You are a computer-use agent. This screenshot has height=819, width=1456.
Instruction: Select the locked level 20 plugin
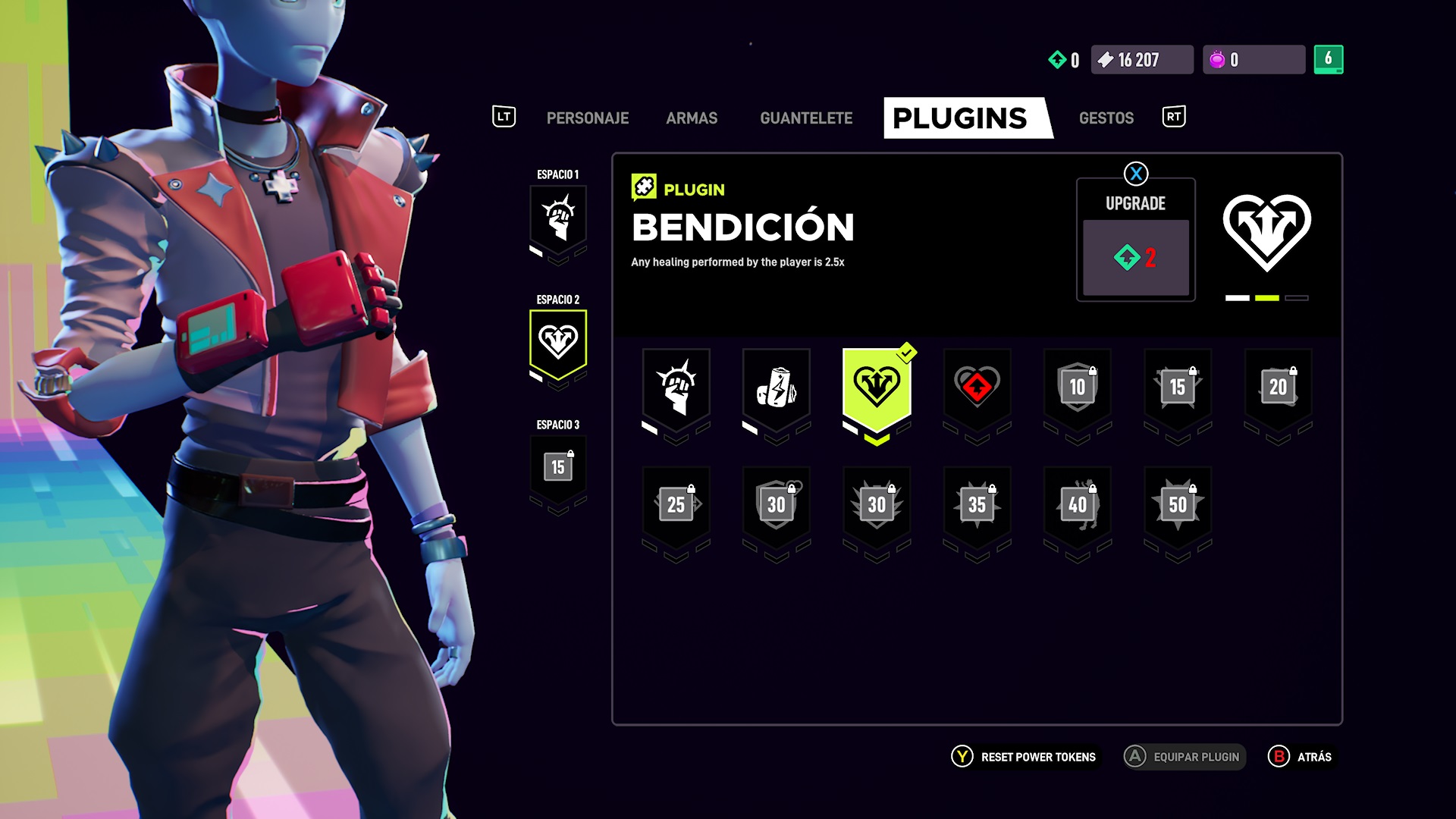(x=1278, y=388)
